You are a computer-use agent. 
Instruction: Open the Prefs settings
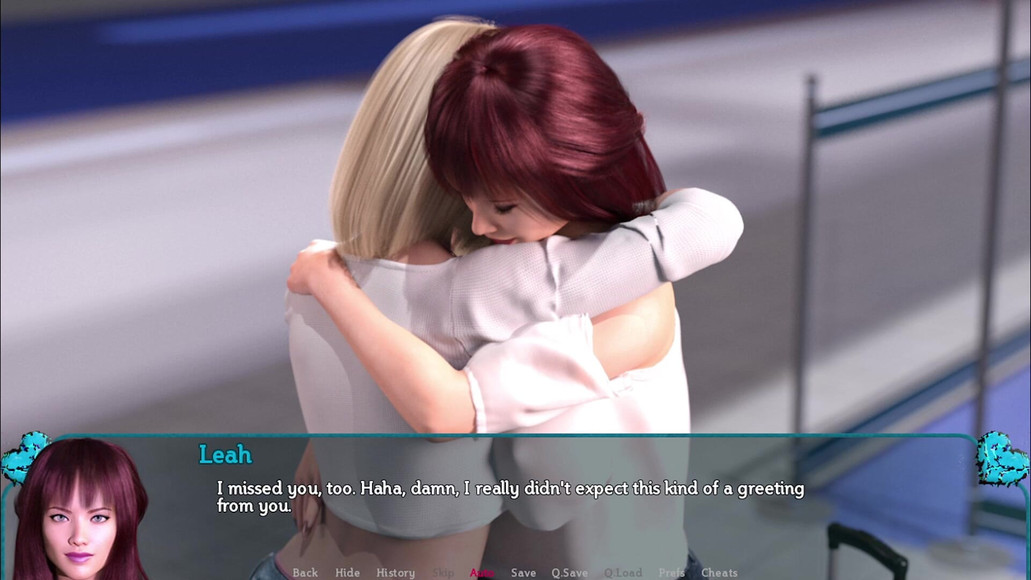[x=671, y=573]
